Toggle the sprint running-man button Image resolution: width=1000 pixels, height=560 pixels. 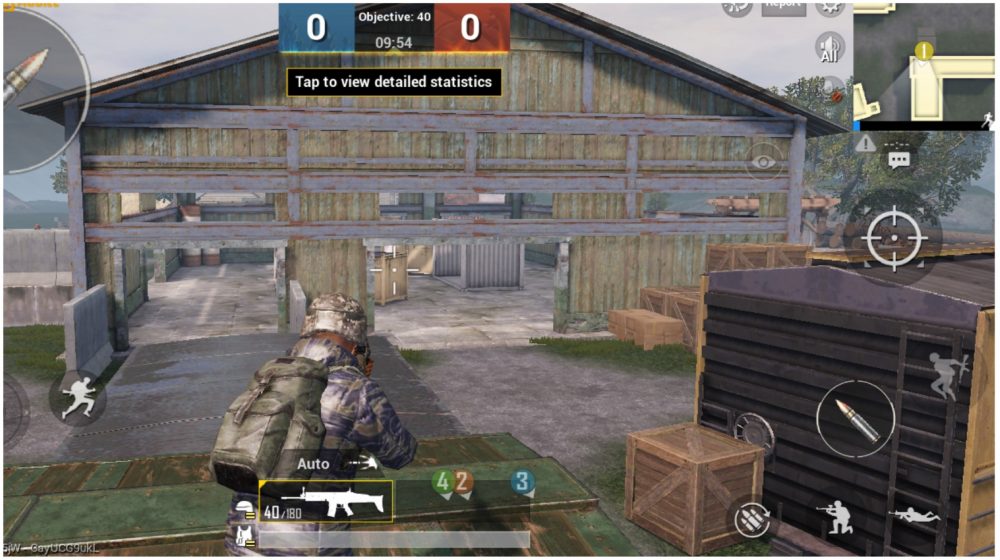pyautogui.click(x=77, y=398)
